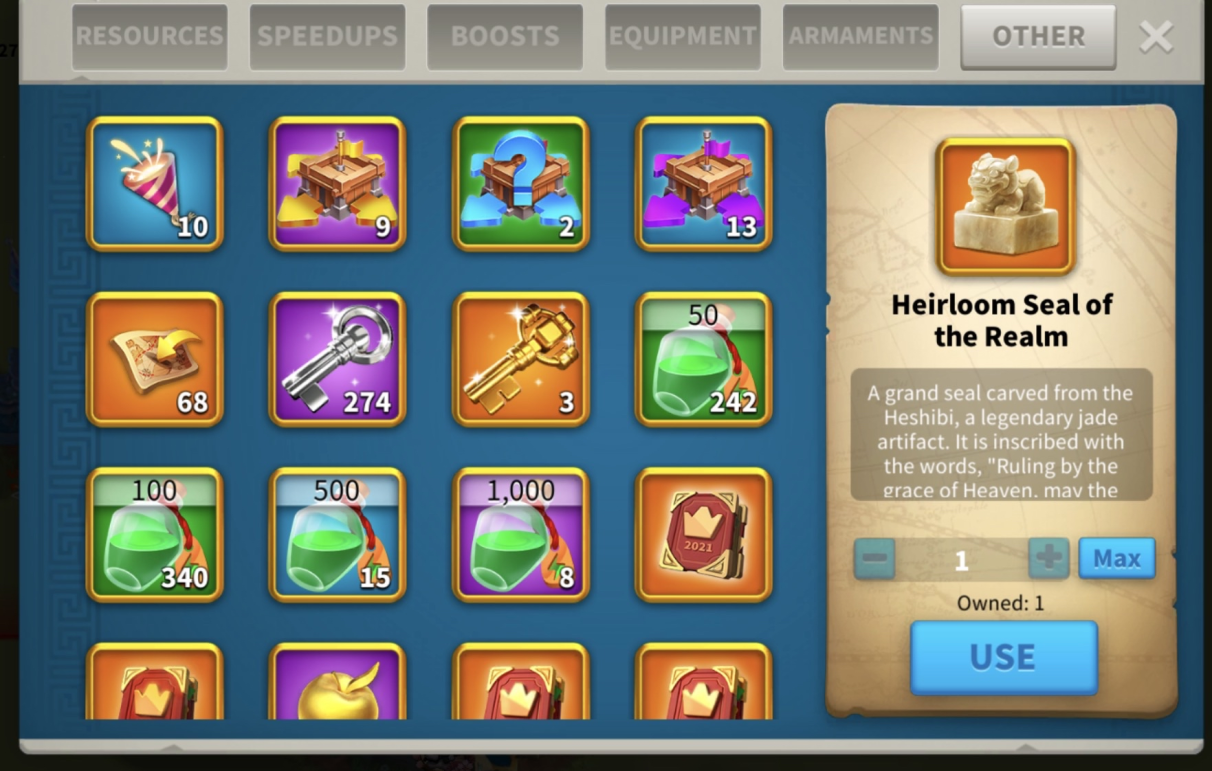Choose the silver key item
The width and height of the screenshot is (1212, 771).
338,359
